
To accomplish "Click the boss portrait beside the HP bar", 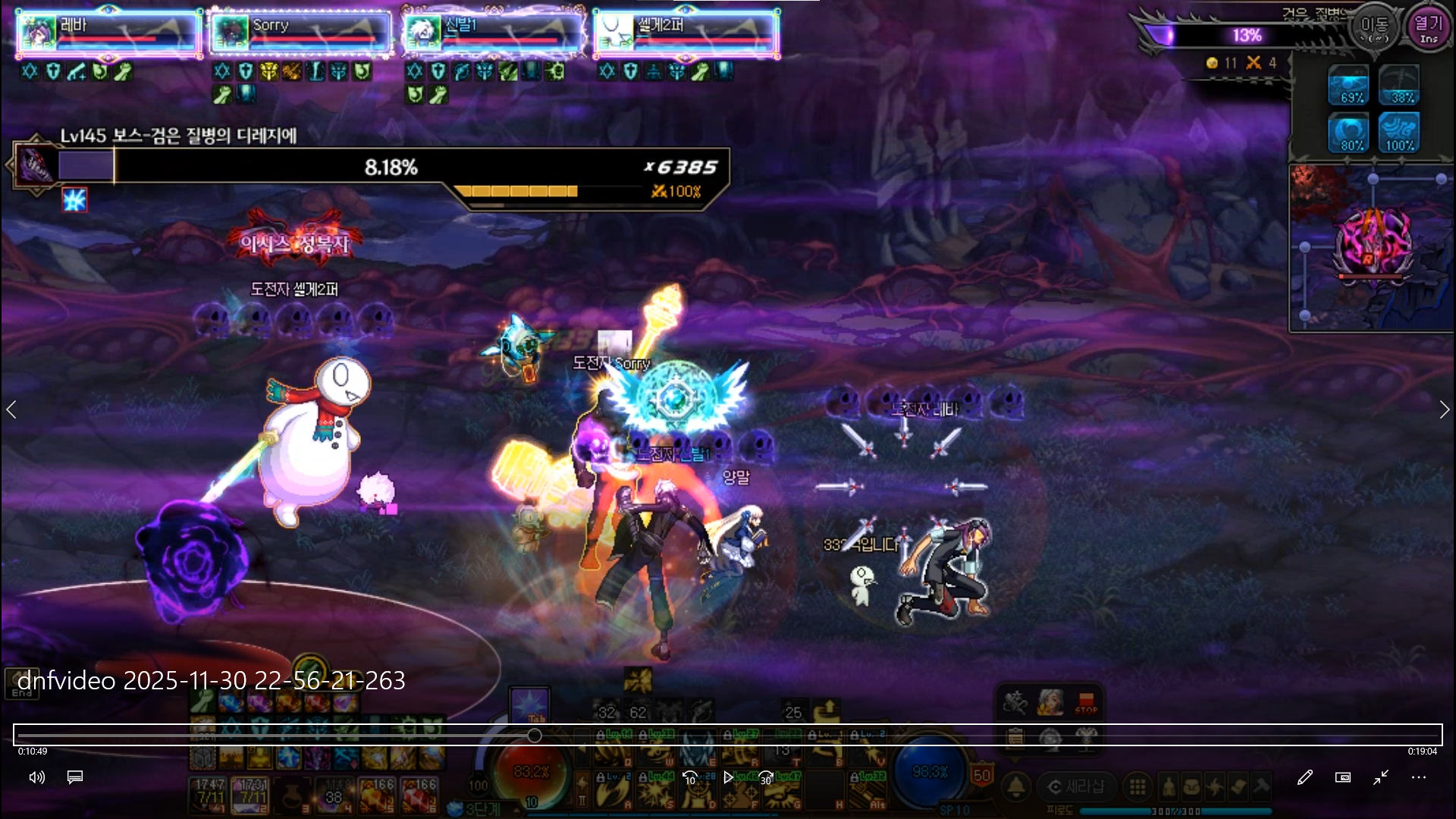I will pyautogui.click(x=36, y=165).
